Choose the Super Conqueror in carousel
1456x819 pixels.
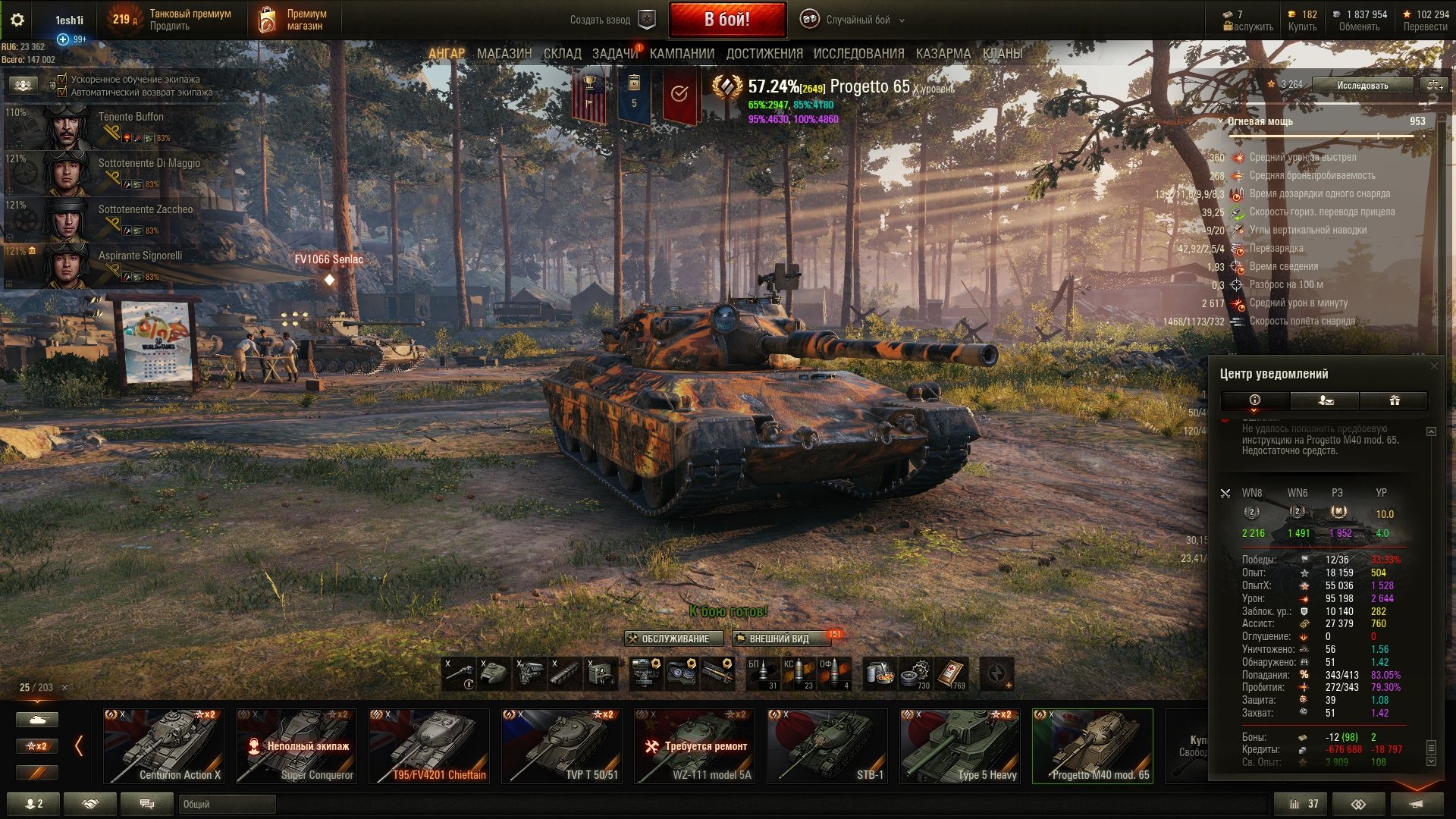click(x=297, y=745)
